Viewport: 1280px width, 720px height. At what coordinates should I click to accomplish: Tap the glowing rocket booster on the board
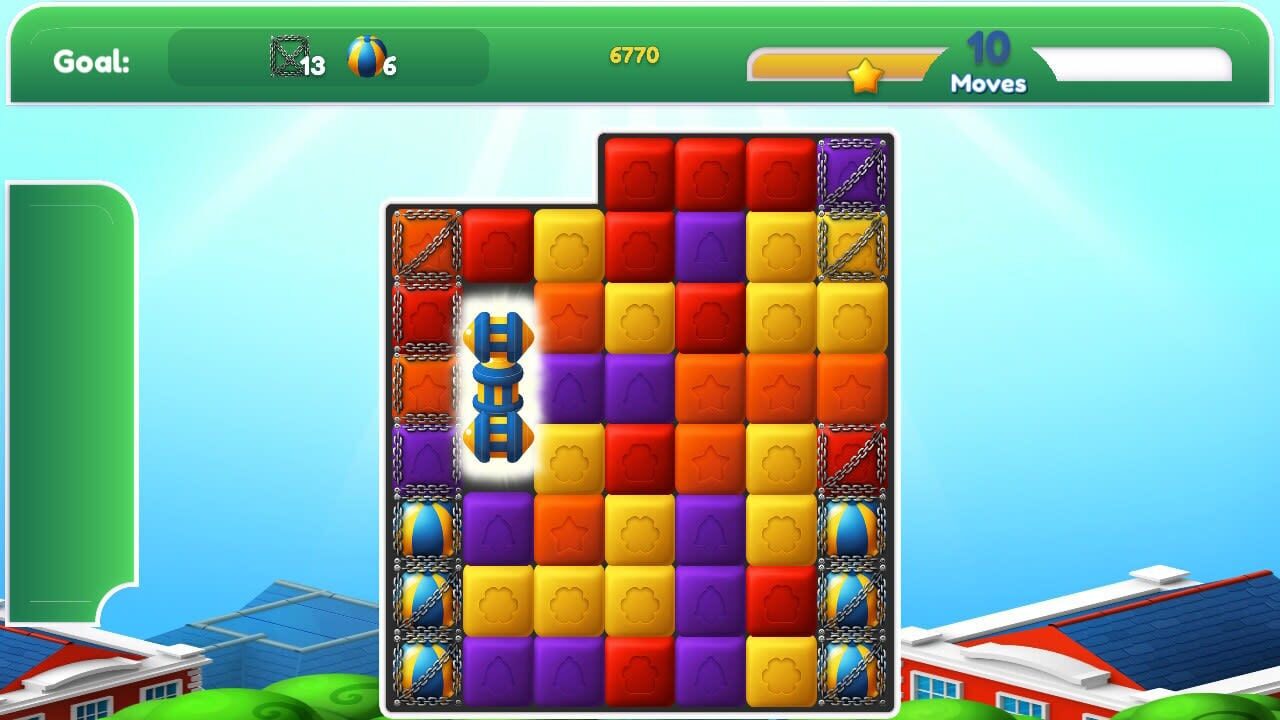coord(498,390)
